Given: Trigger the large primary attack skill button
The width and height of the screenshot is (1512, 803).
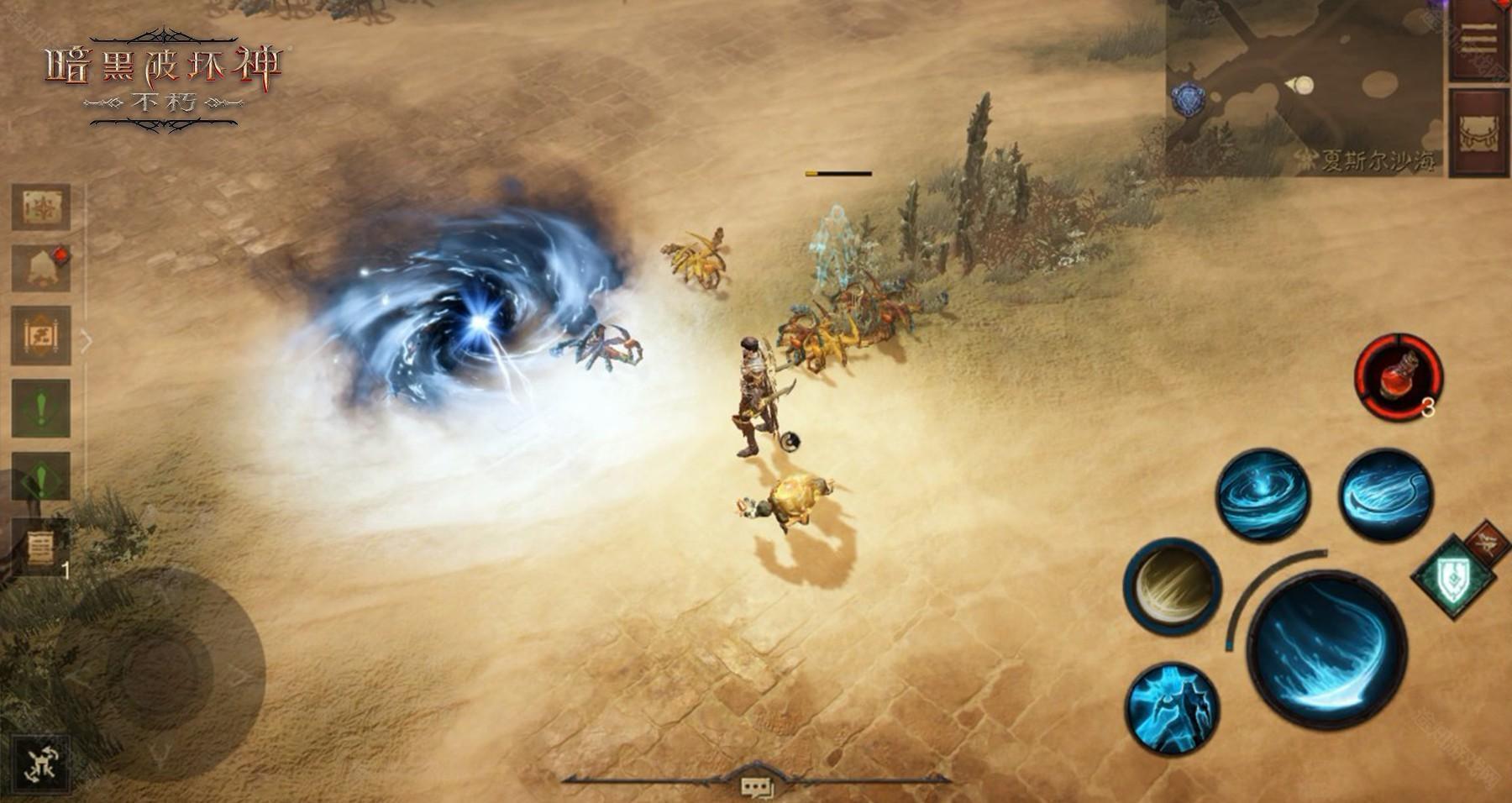Looking at the screenshot, I should point(1326,649).
